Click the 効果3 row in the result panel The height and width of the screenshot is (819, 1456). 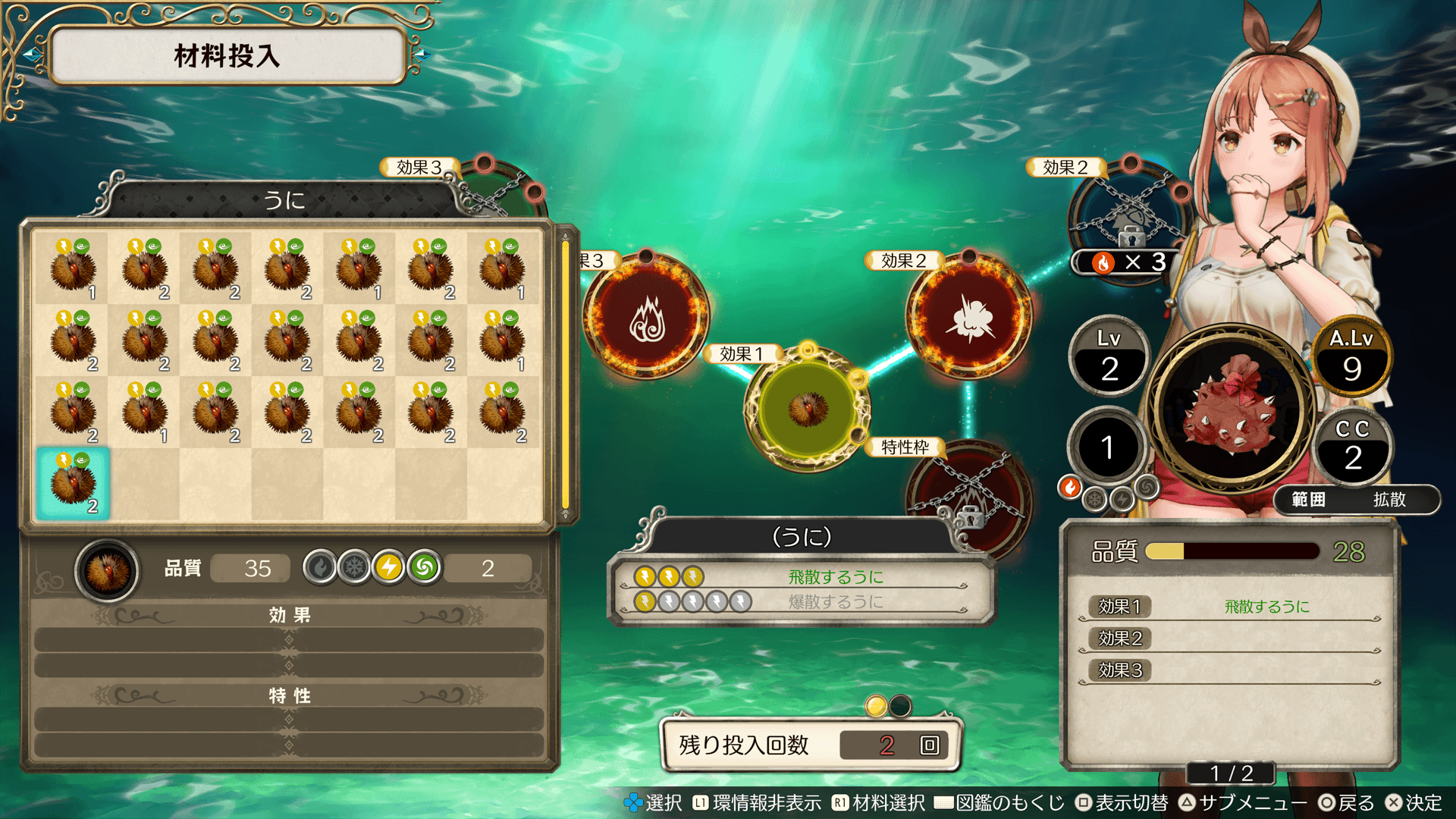click(1228, 670)
